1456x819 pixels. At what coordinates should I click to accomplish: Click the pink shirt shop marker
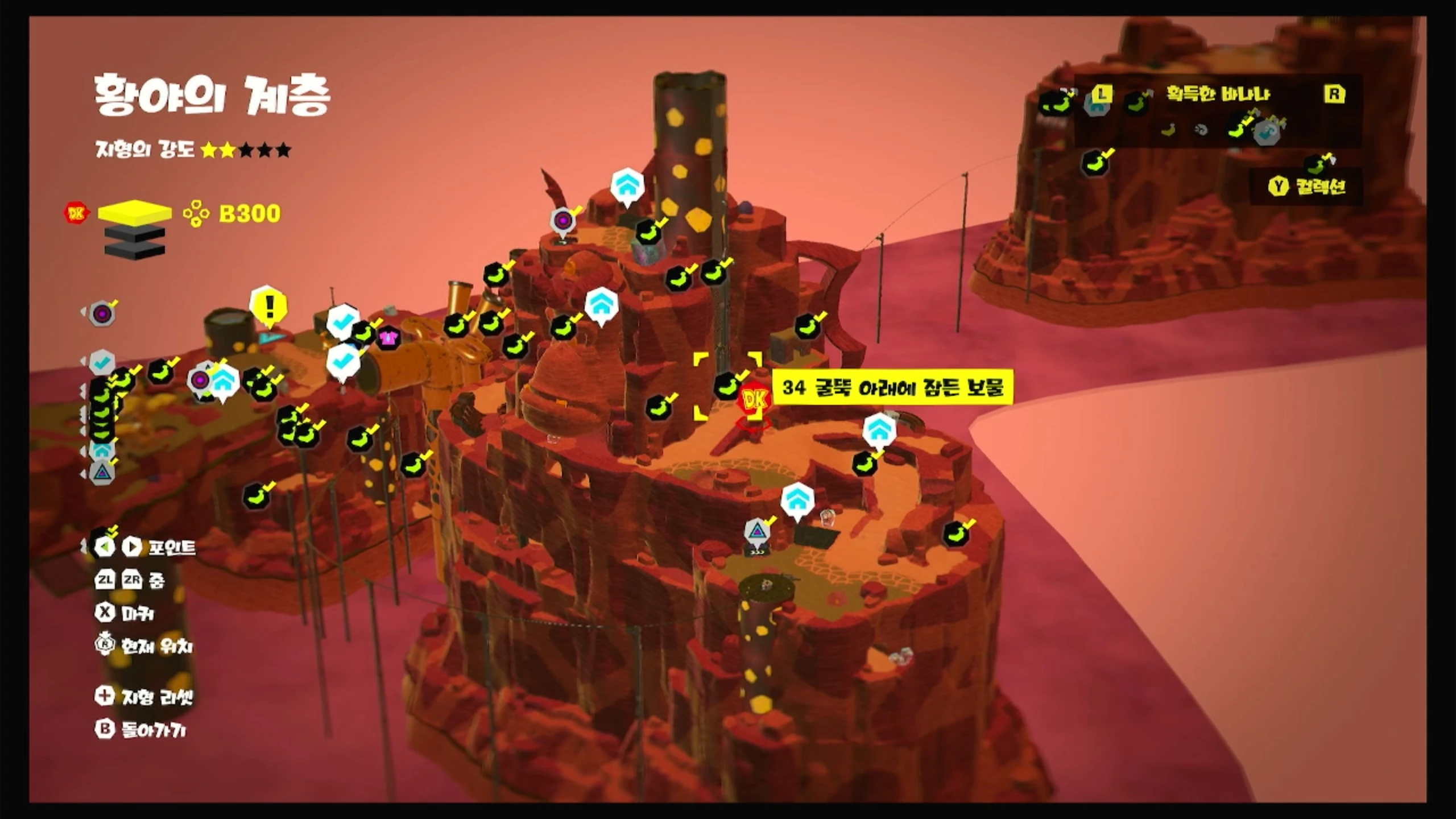[x=388, y=339]
